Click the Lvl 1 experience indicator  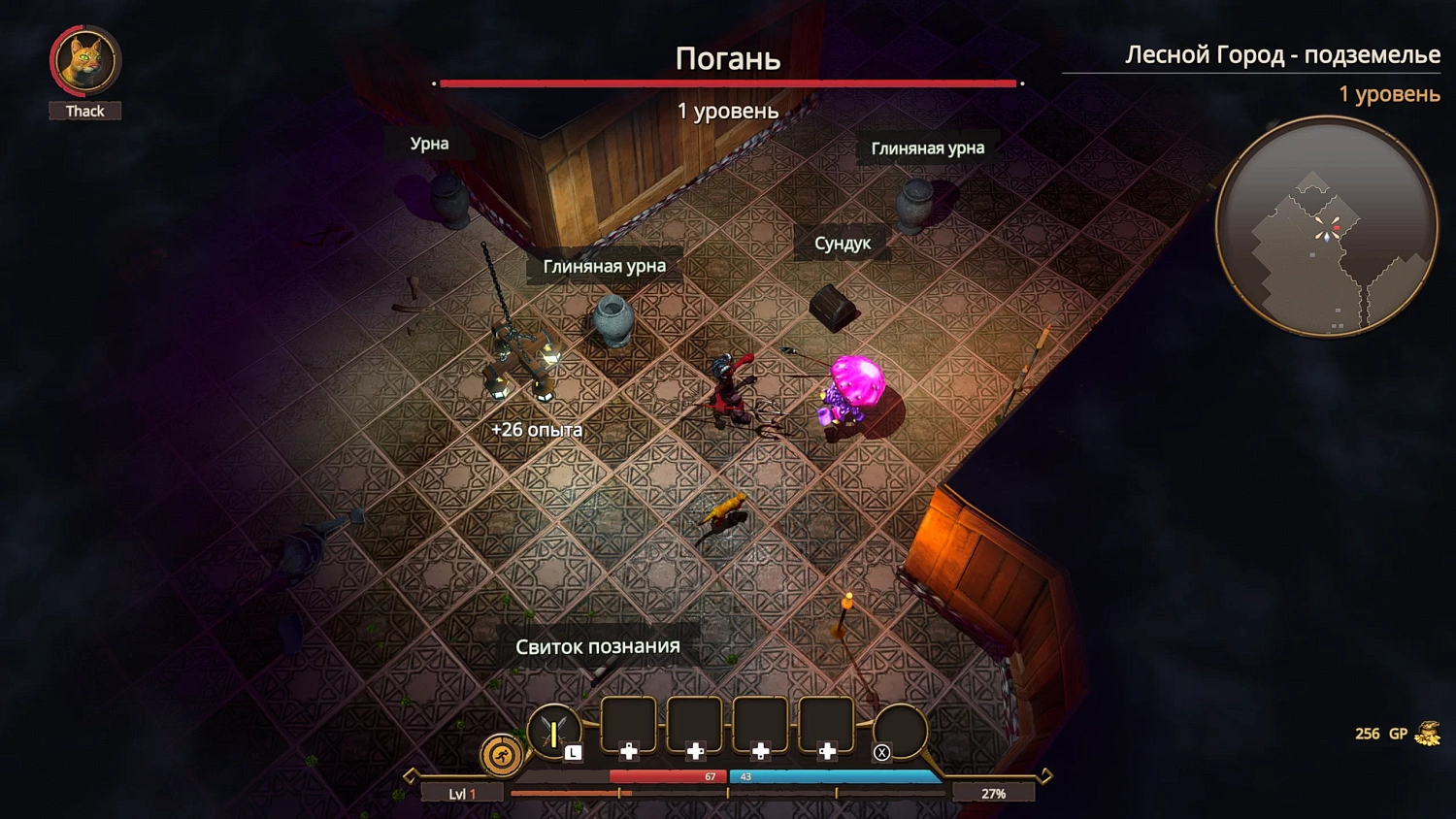[x=461, y=792]
